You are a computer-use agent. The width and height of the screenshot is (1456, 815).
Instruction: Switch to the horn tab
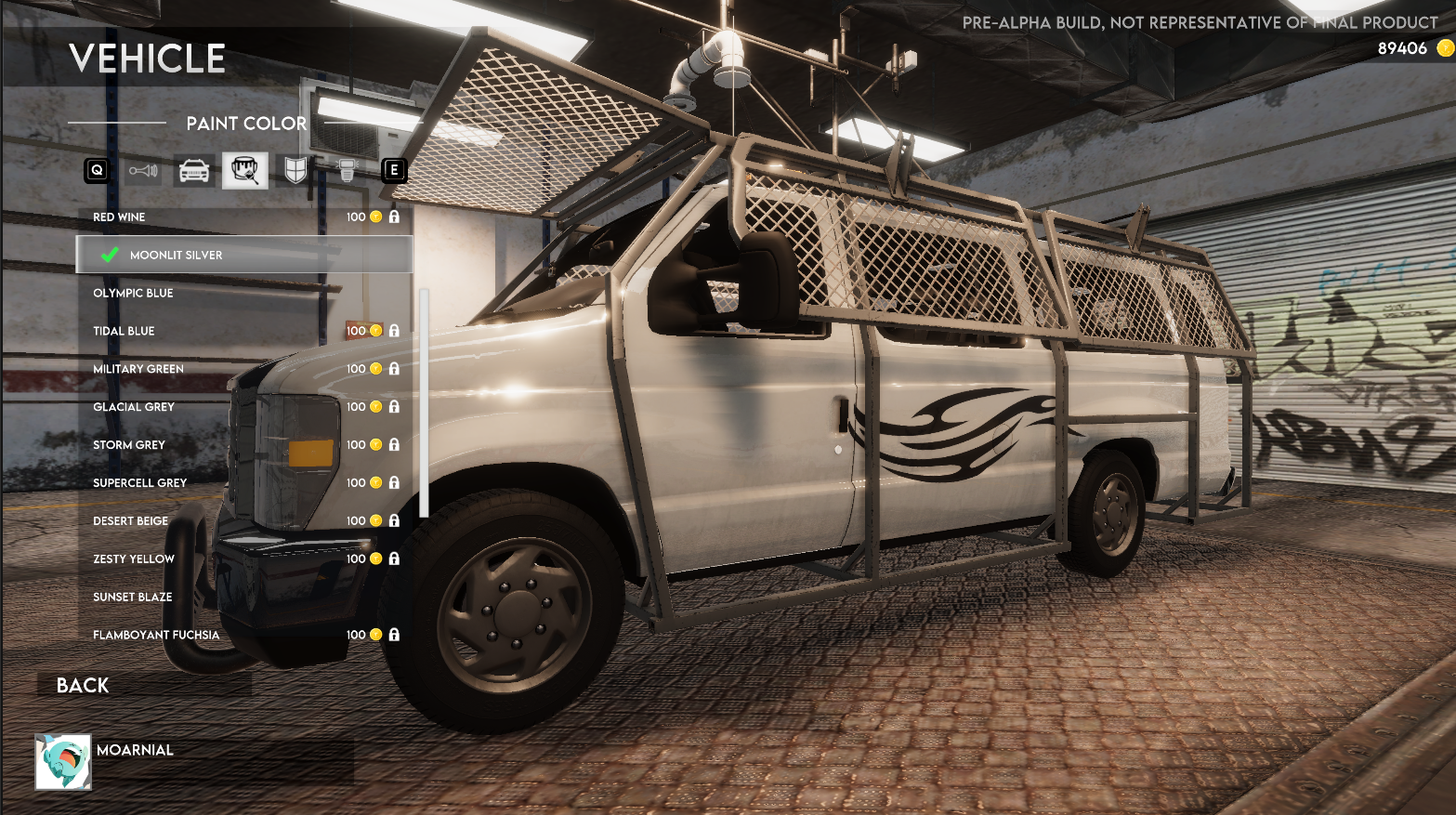pyautogui.click(x=143, y=171)
